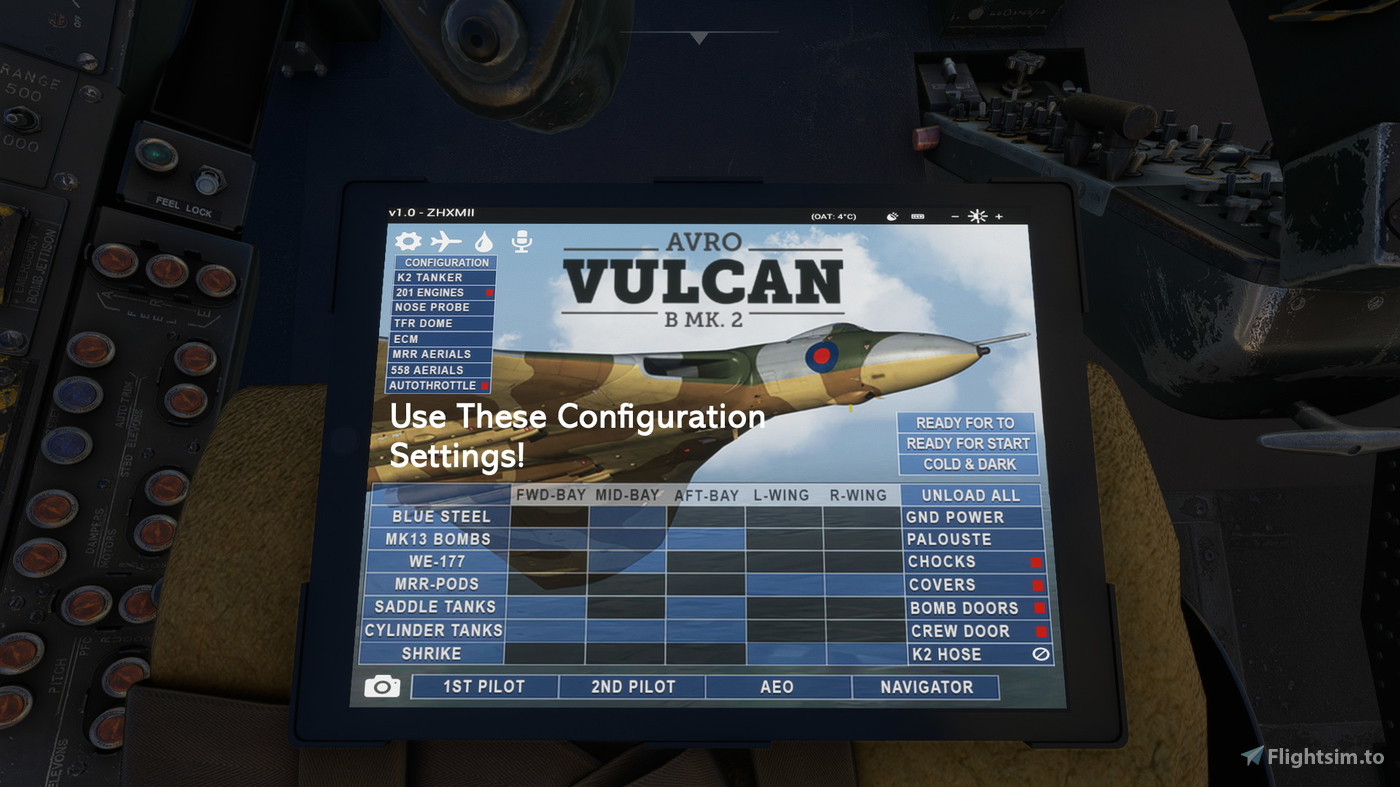This screenshot has height=787, width=1400.
Task: Click the camera snapshot icon
Action: (381, 686)
